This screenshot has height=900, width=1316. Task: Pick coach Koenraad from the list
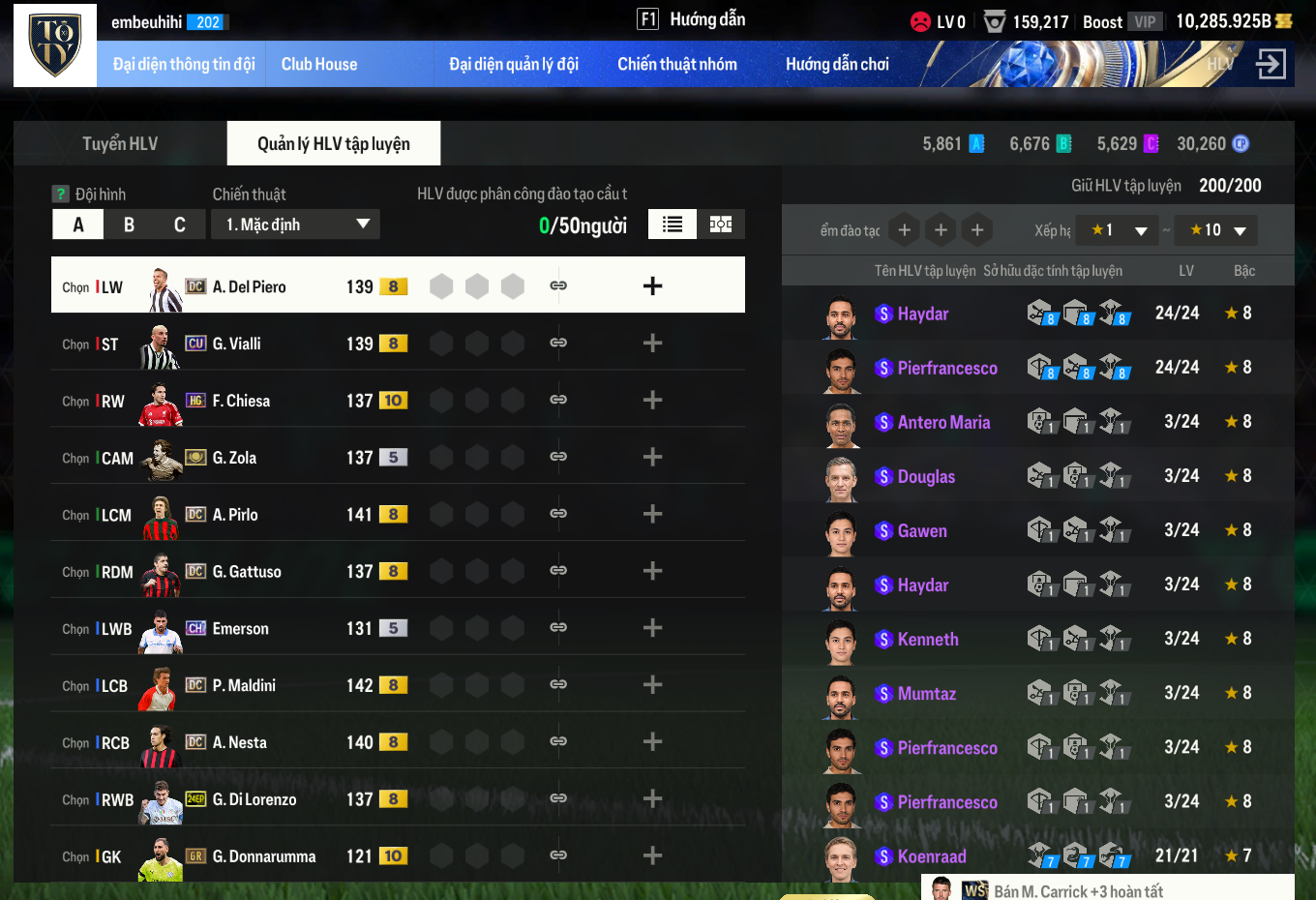931,856
